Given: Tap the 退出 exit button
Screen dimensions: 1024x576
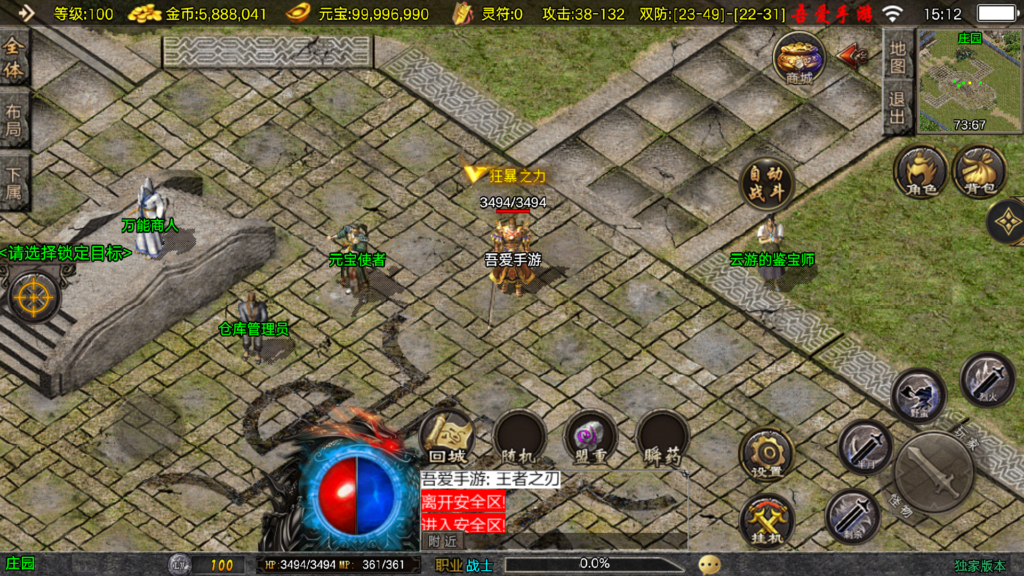Looking at the screenshot, I should point(898,108).
